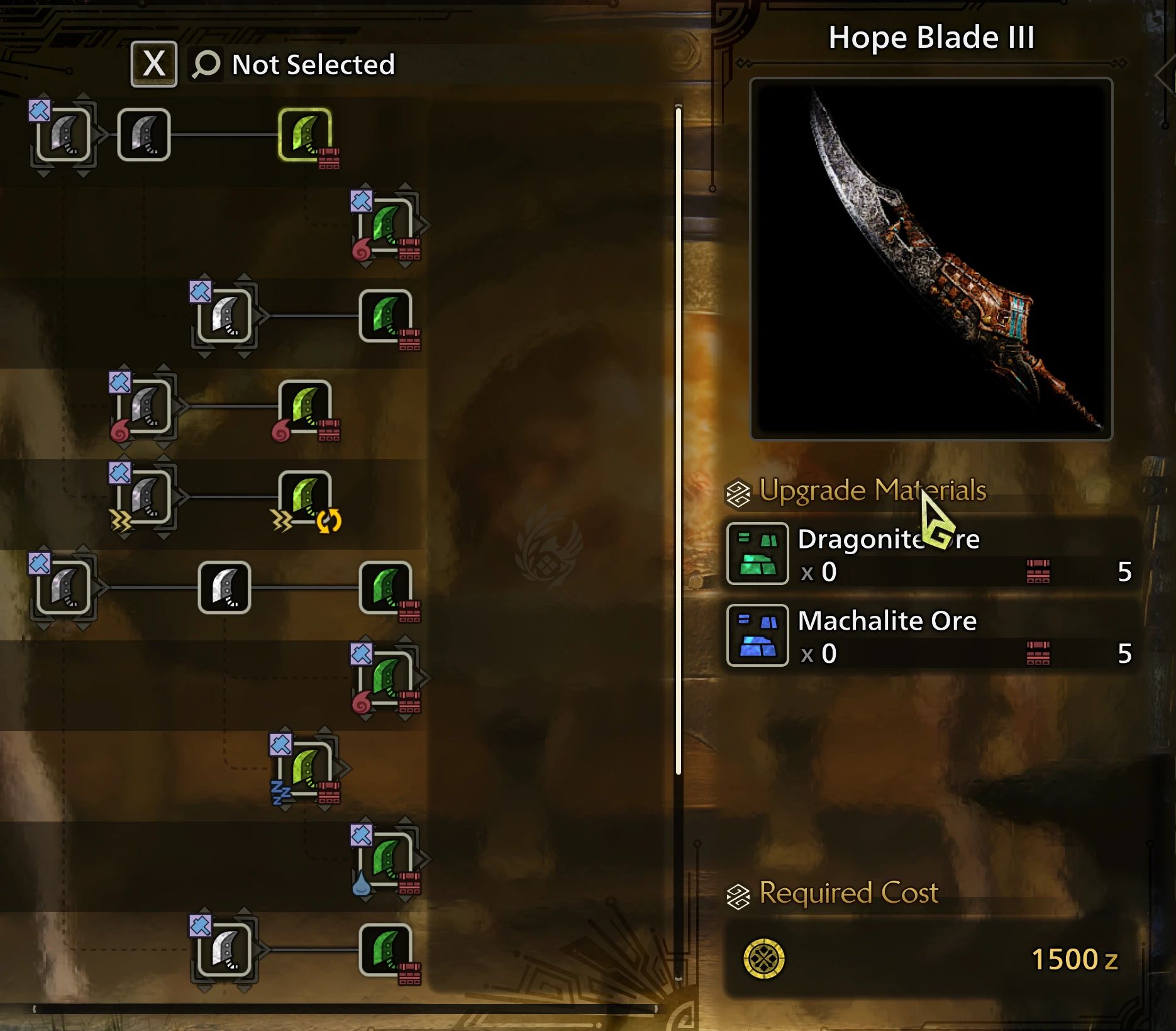
Task: Select the green paralysis weapon node with yellow arrows
Action: pyautogui.click(x=305, y=497)
